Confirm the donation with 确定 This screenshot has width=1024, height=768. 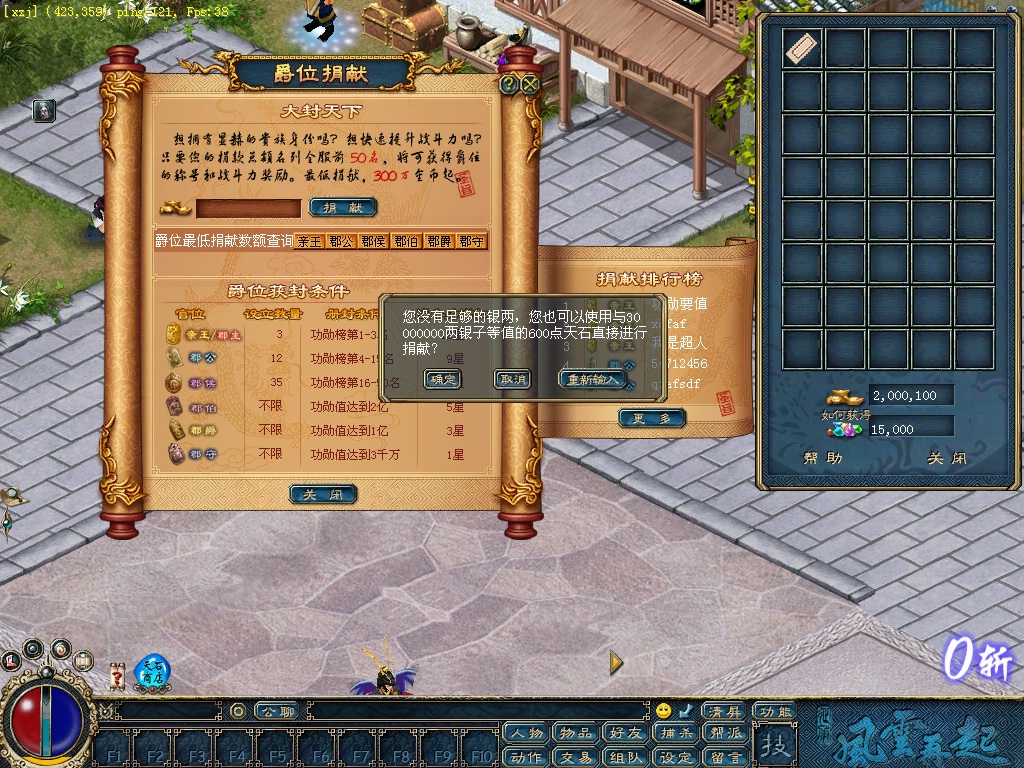point(442,379)
